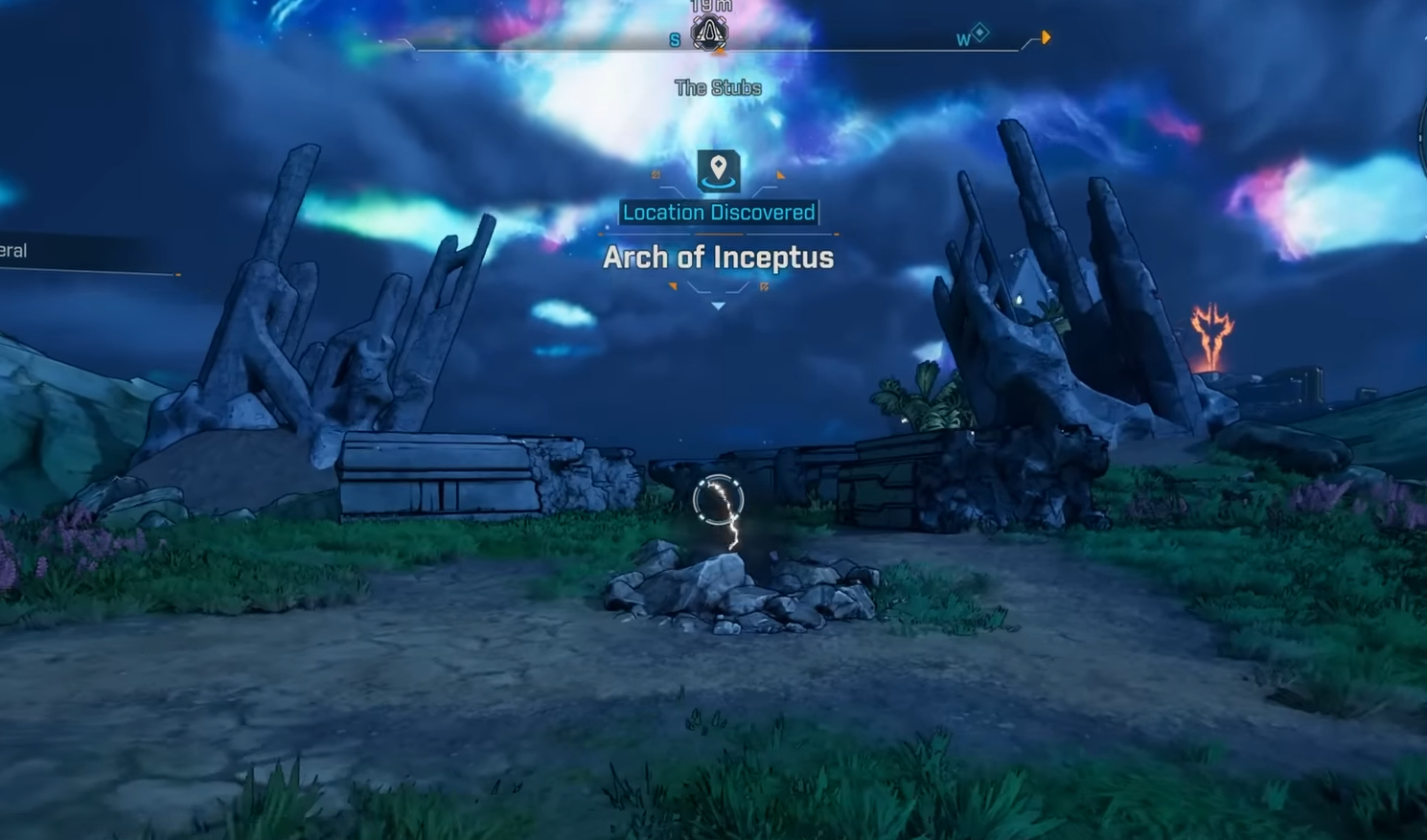Click the diamond waypoint marker near W
The width and height of the screenshot is (1427, 840).
tap(979, 34)
